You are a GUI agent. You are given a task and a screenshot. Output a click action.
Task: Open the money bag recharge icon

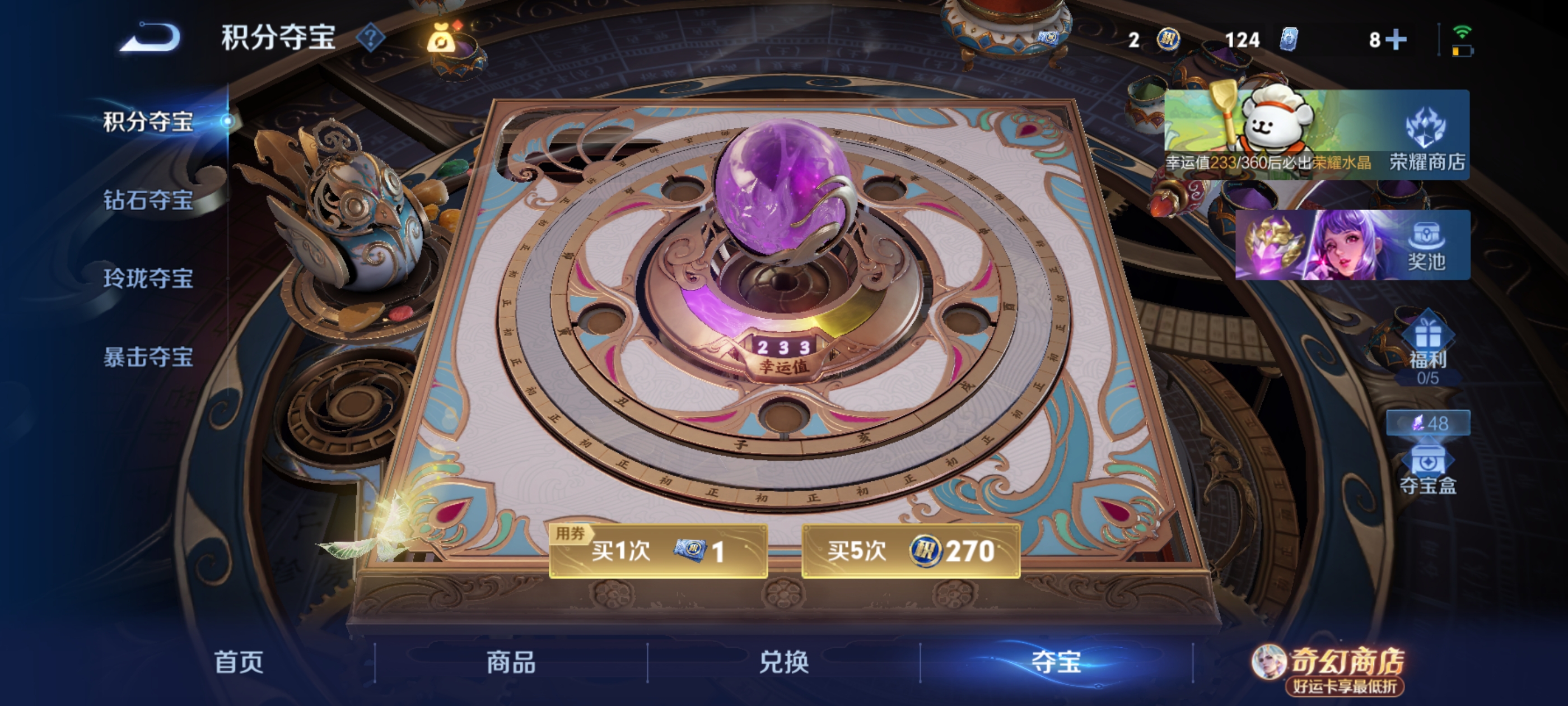[x=440, y=38]
